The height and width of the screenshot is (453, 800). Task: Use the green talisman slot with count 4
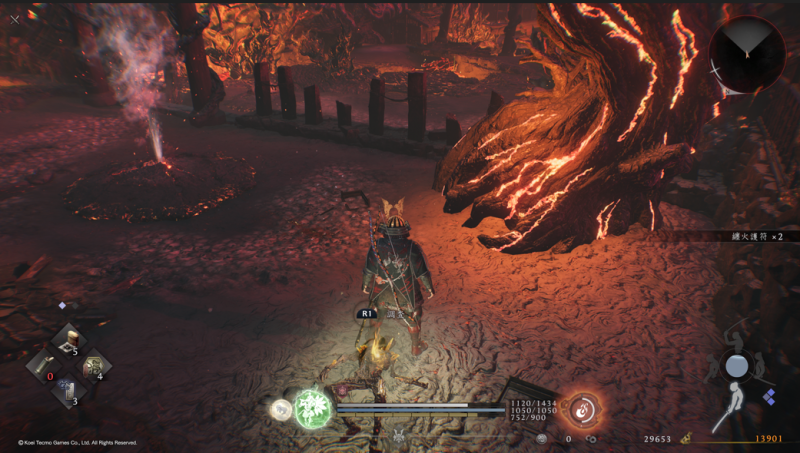pyautogui.click(x=93, y=366)
